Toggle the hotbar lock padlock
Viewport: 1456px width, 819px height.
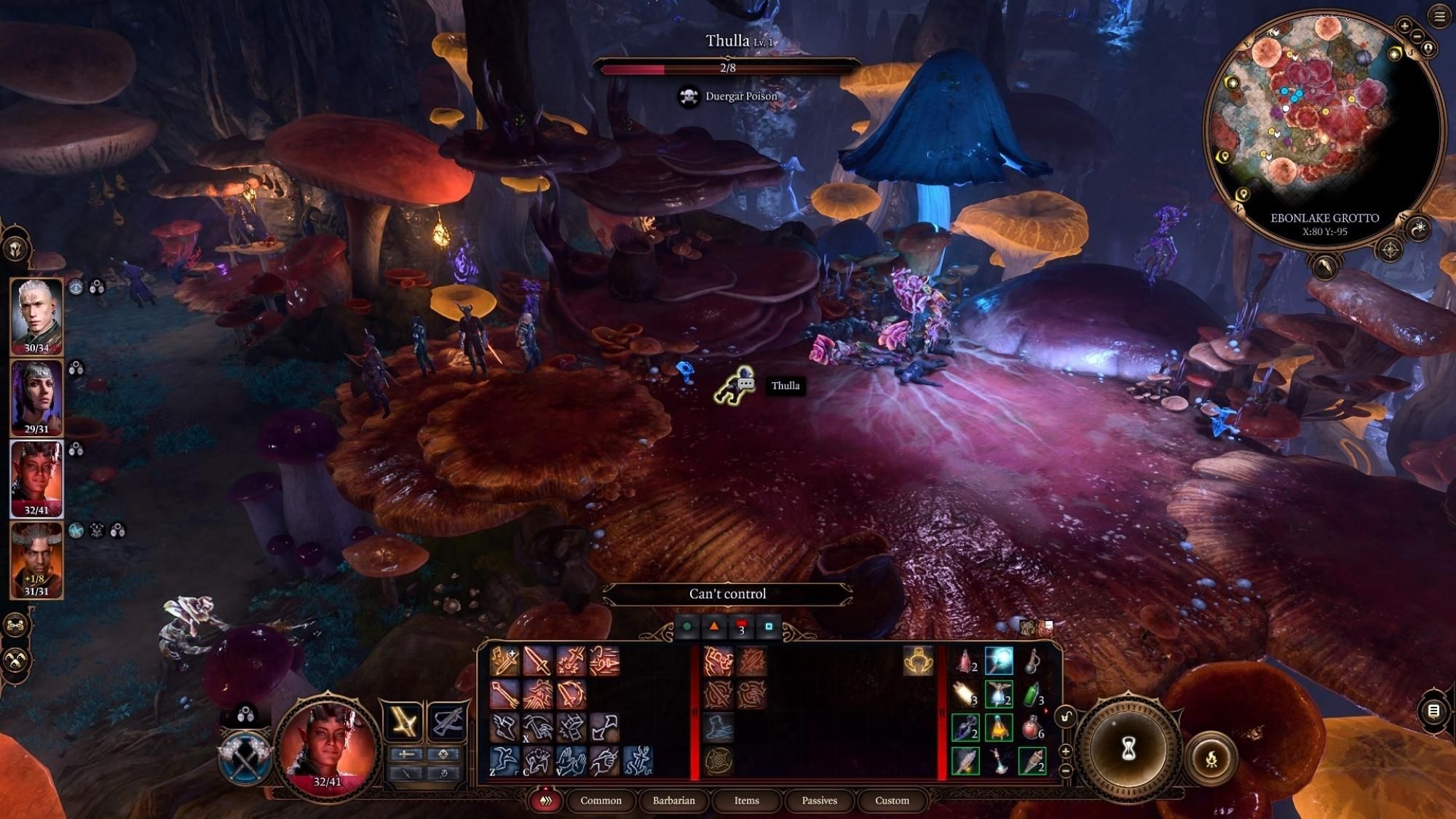(1066, 716)
